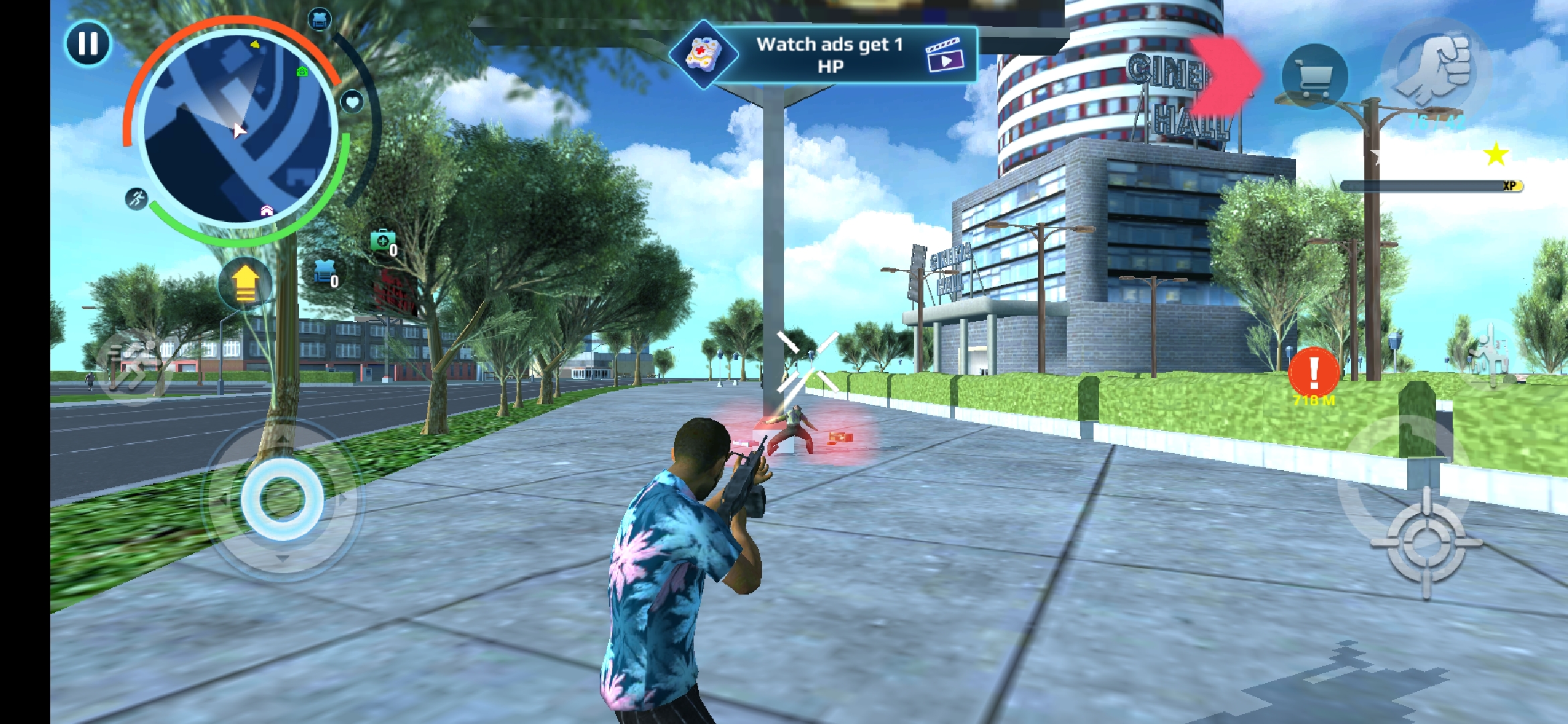
Task: Tap the heart icon beside the minimap
Action: coord(352,103)
